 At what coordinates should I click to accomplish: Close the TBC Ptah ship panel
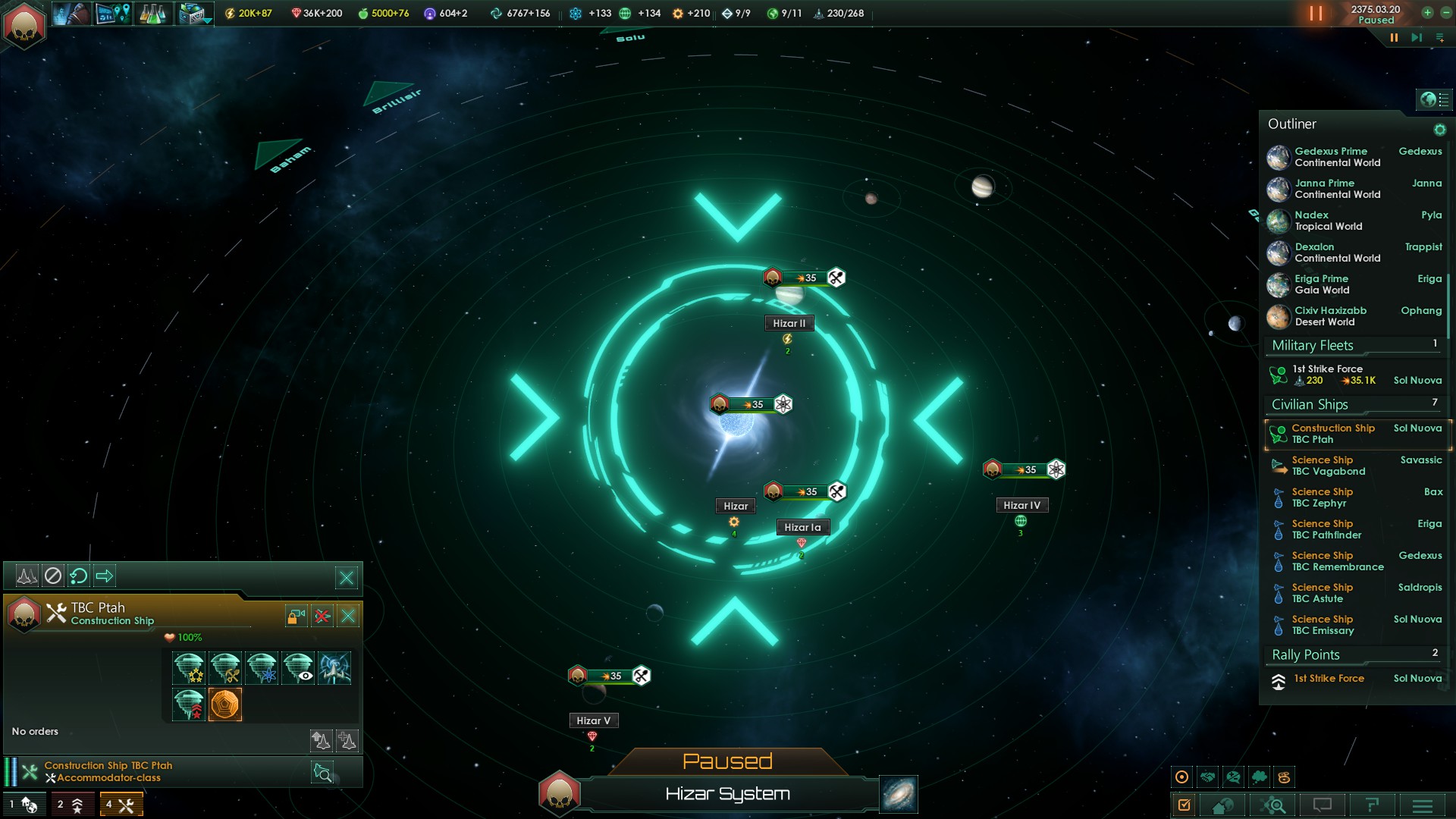(348, 616)
